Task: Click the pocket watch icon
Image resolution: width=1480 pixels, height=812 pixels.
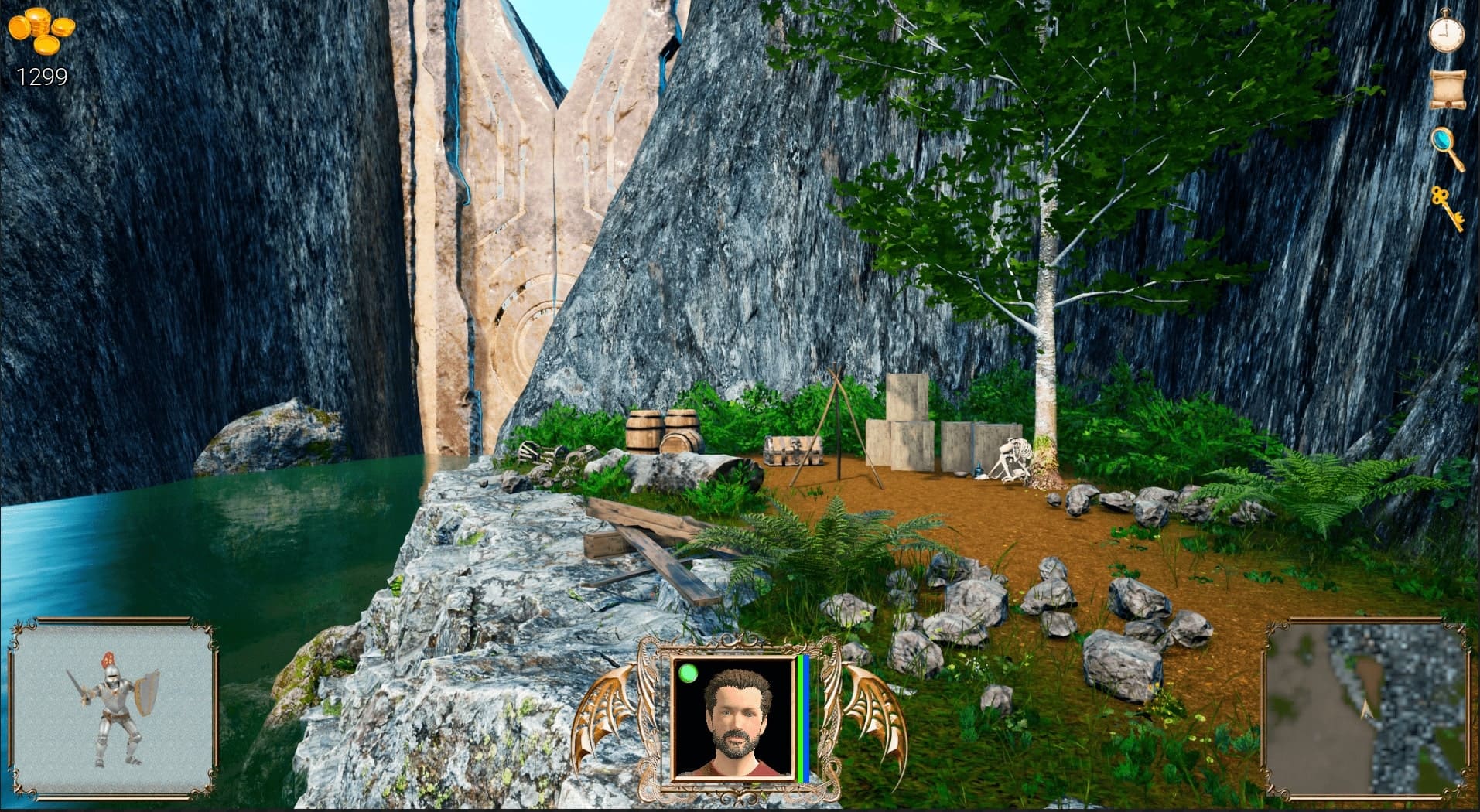Action: [1446, 32]
